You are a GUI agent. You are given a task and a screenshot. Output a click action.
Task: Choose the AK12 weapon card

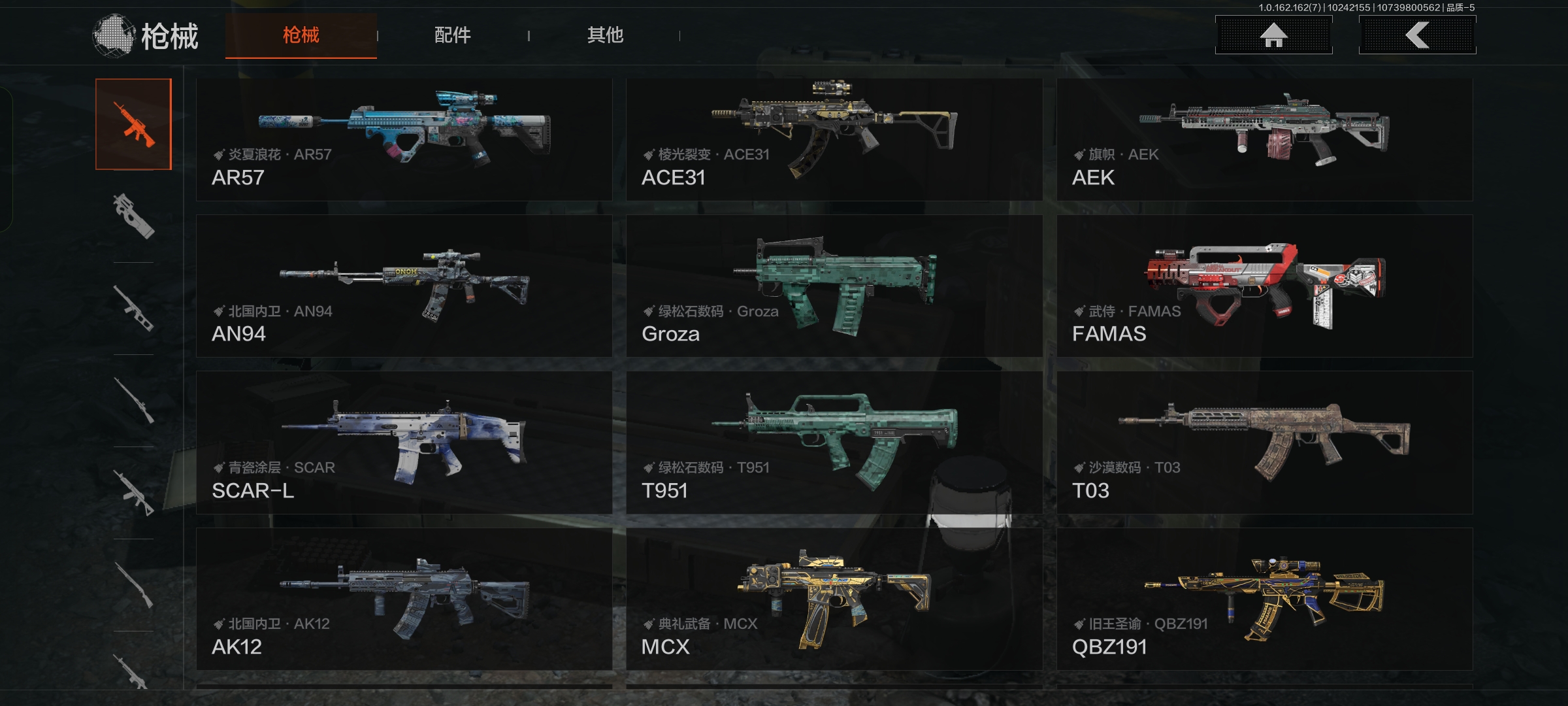coord(404,599)
